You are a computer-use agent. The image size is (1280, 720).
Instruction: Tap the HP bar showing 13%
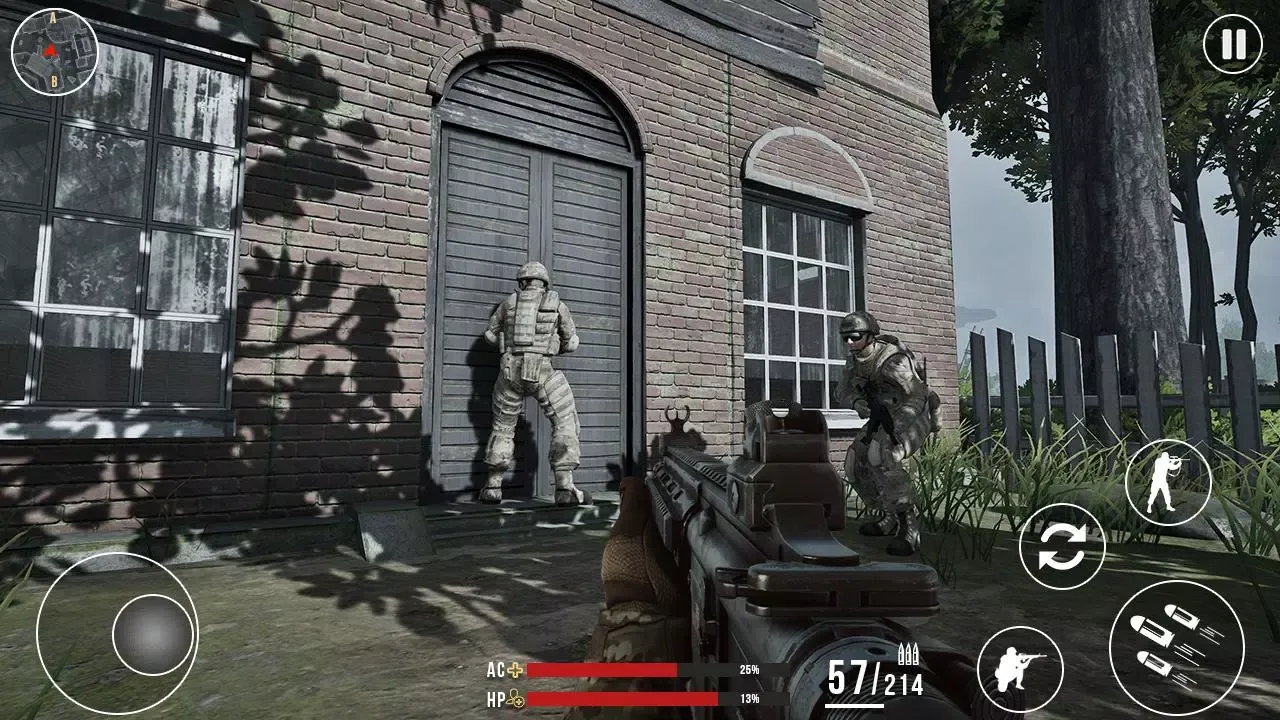(620, 698)
